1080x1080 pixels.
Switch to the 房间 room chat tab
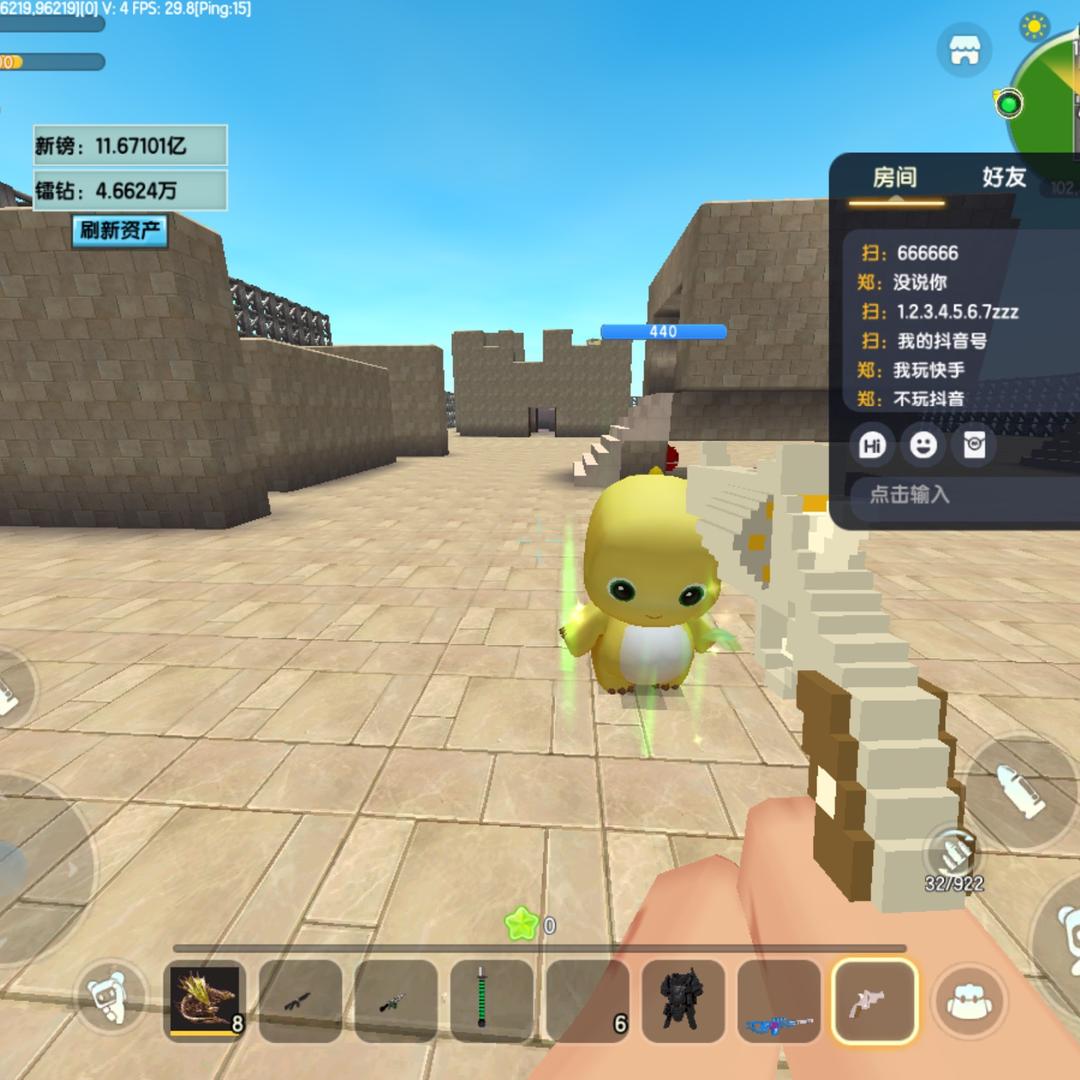(x=894, y=178)
